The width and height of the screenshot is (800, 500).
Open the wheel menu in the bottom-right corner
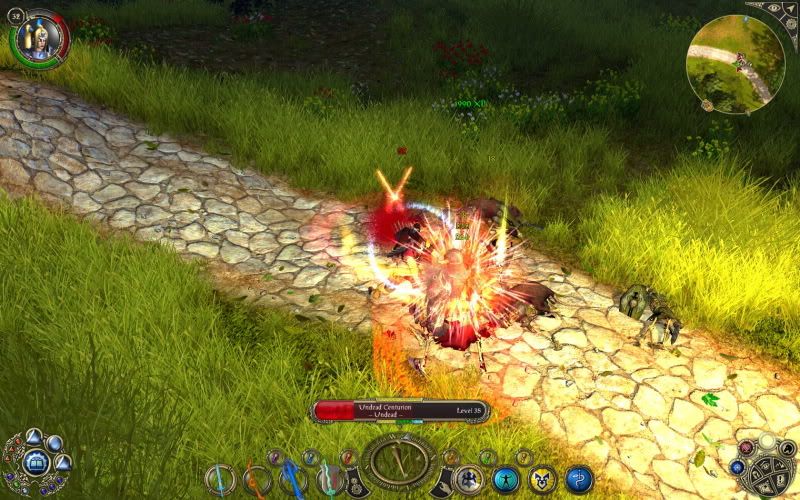(x=764, y=467)
